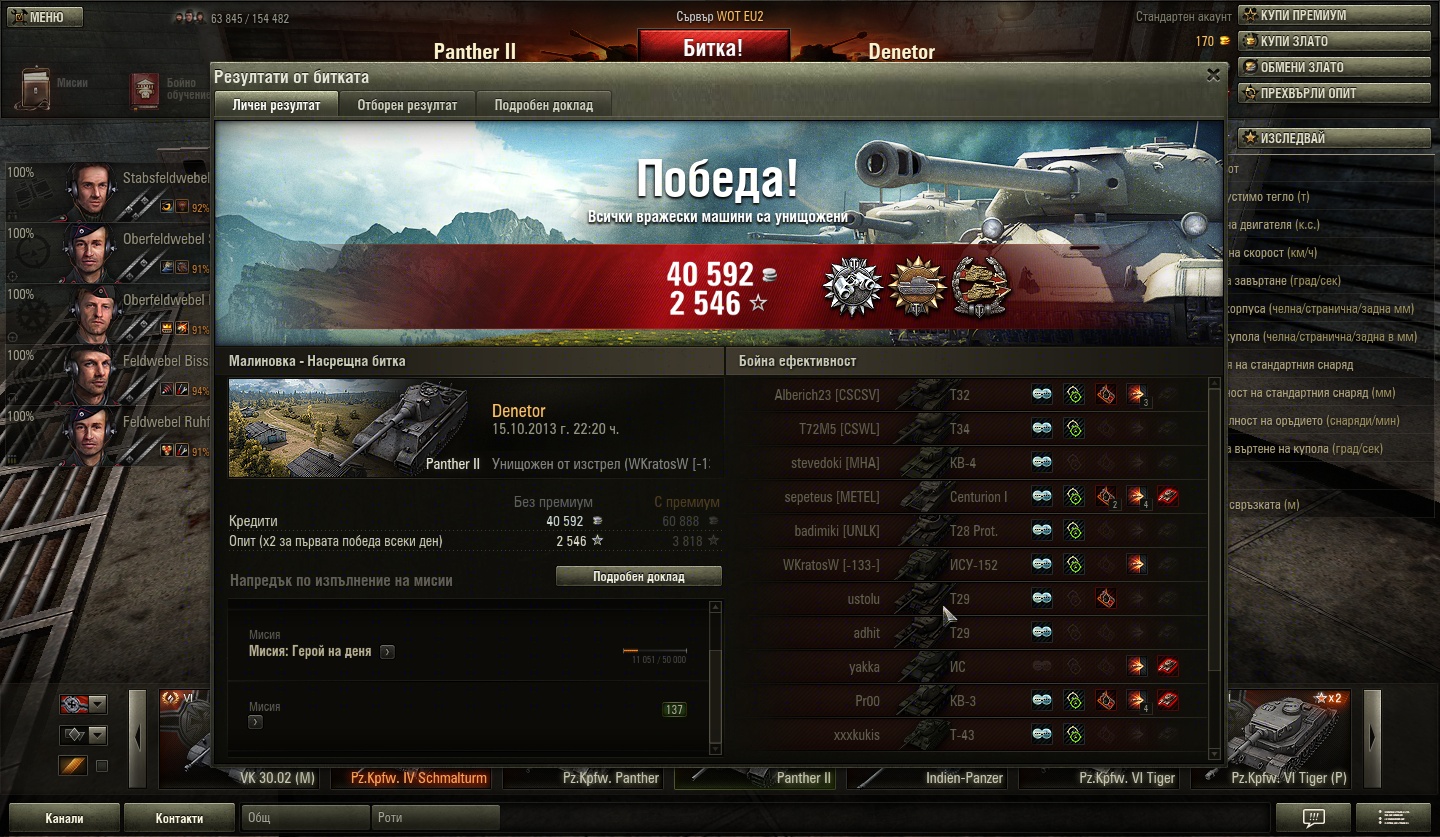Switch to the Личен резултат tab
The image size is (1440, 837).
click(x=276, y=105)
